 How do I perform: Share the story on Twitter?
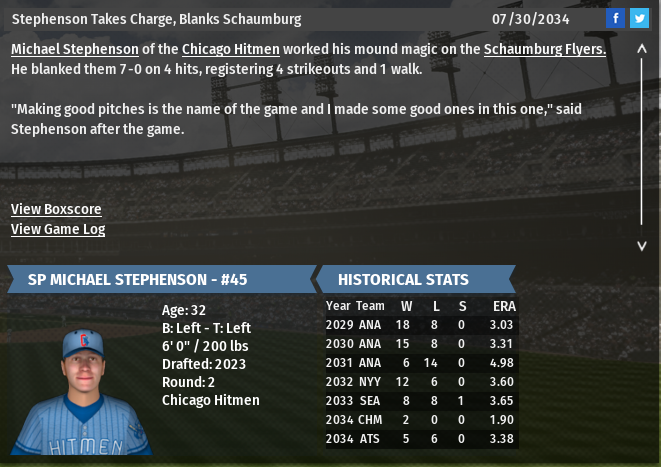[639, 19]
